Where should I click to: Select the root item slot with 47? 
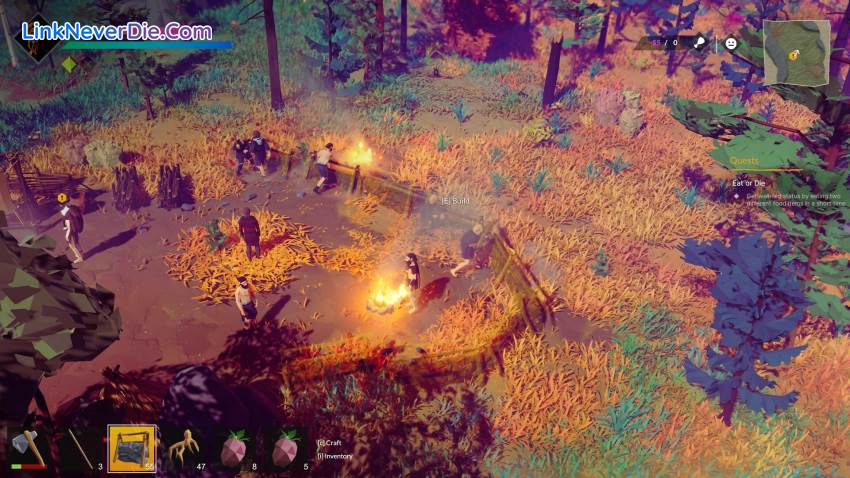point(183,448)
